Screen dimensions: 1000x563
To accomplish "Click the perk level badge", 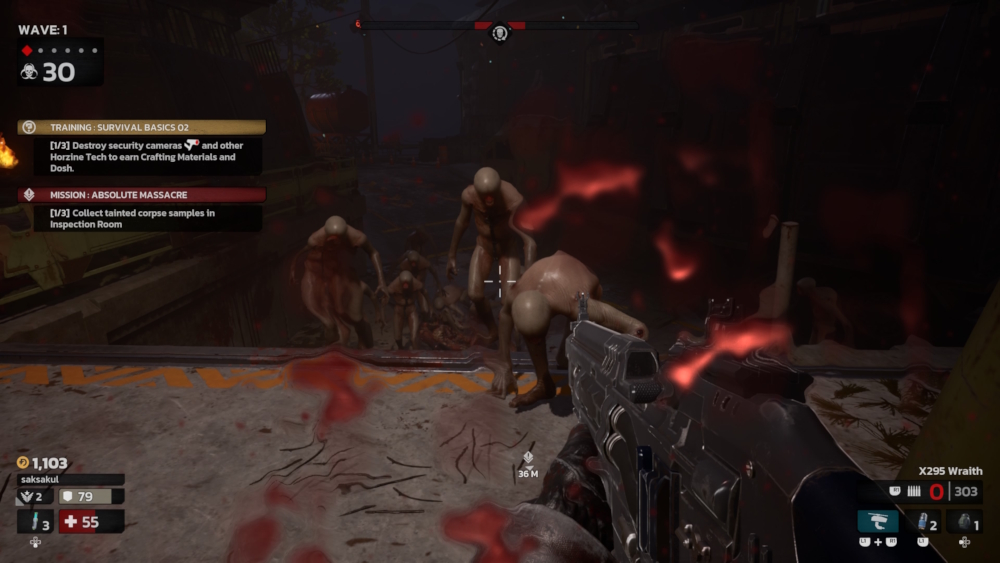I will 34,496.
